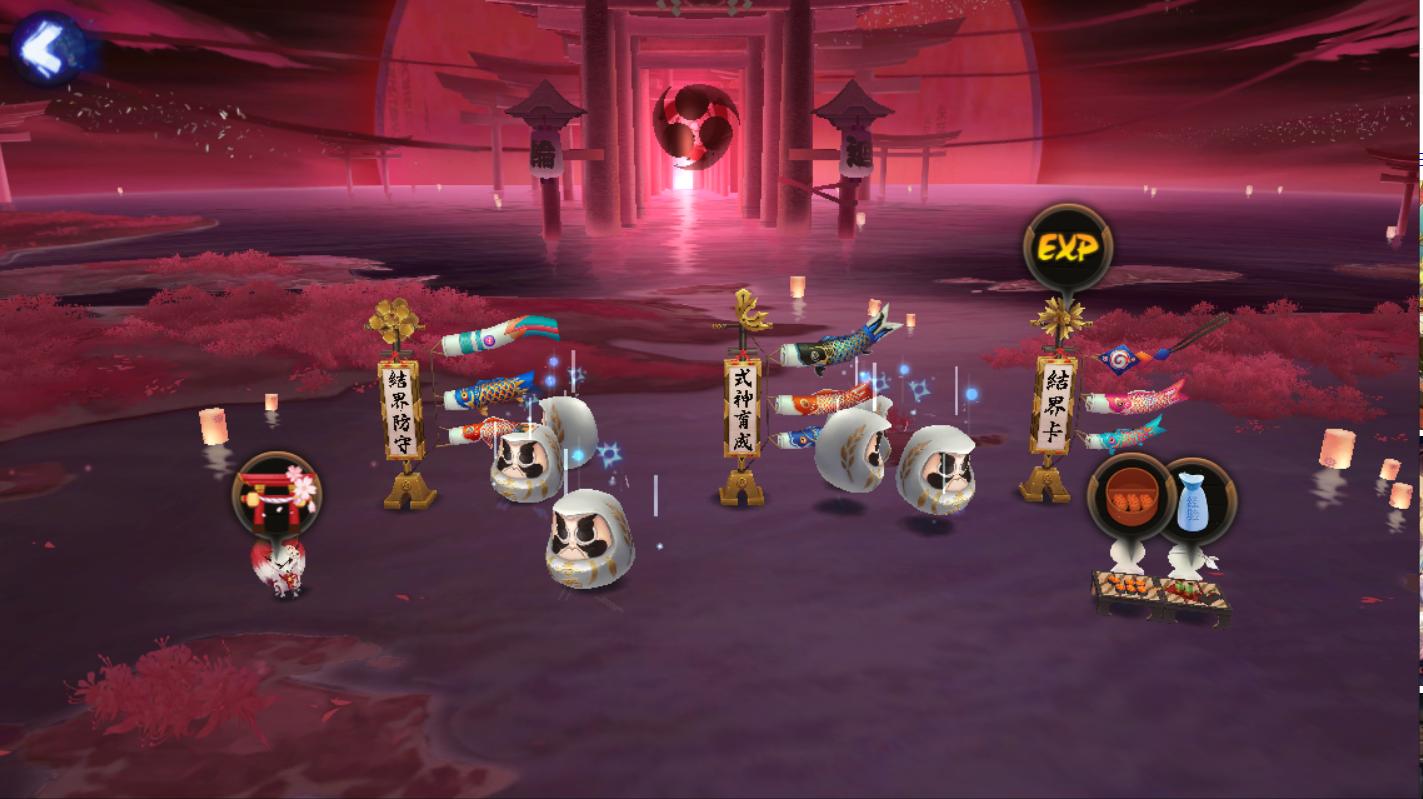Collect the sushi food bubble
The image size is (1423, 799).
pos(1131,498)
